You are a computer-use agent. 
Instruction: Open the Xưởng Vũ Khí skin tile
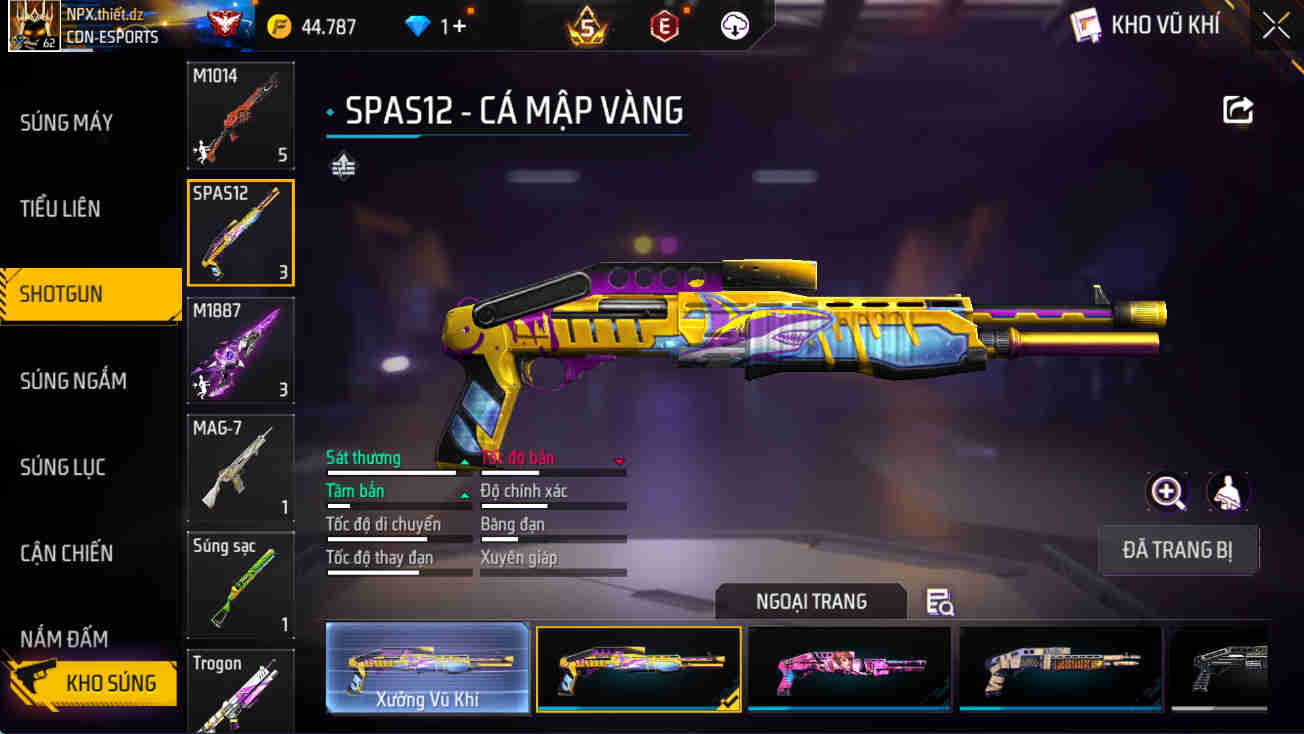click(x=427, y=668)
